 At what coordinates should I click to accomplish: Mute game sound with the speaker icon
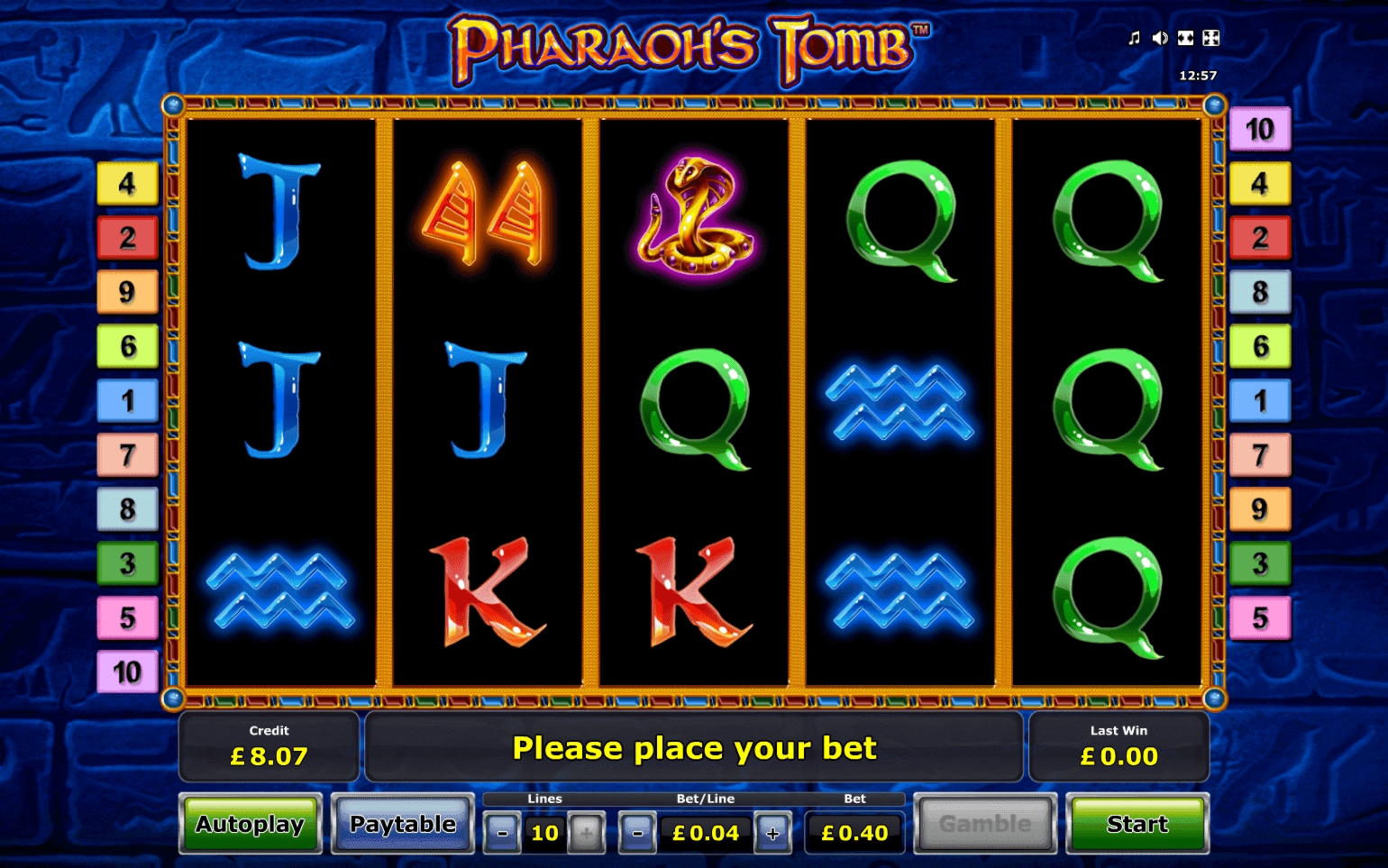[1160, 38]
